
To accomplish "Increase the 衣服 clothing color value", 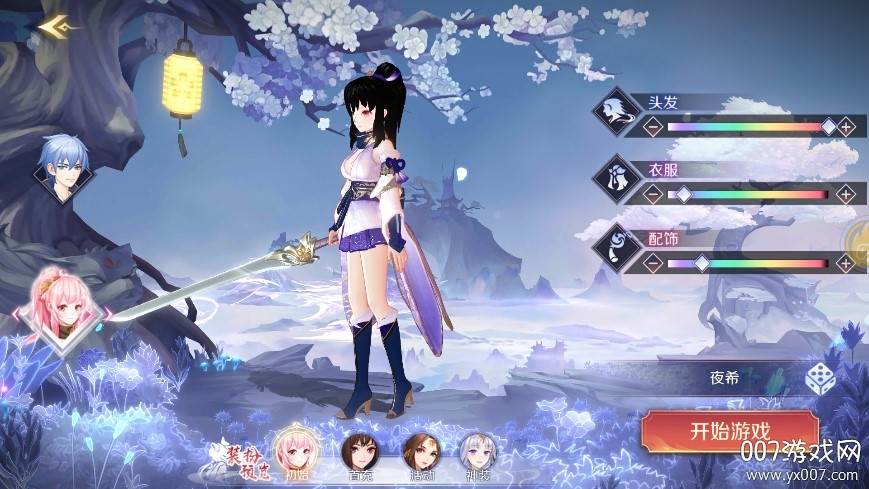I will click(846, 194).
